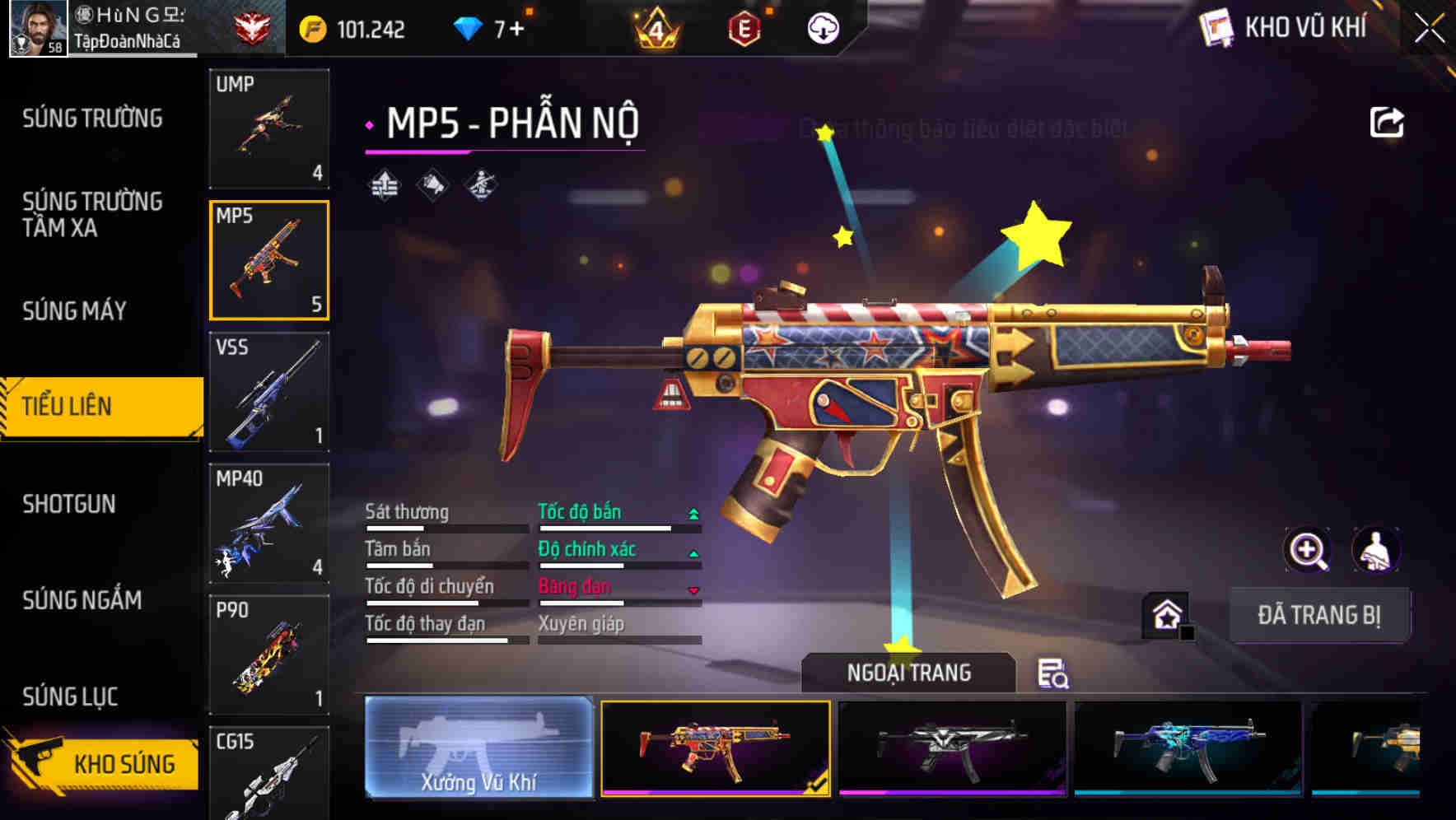Screen dimensions: 1456x820
Task: Select the VSS thumbnail in the weapon list
Action: pyautogui.click(x=268, y=393)
